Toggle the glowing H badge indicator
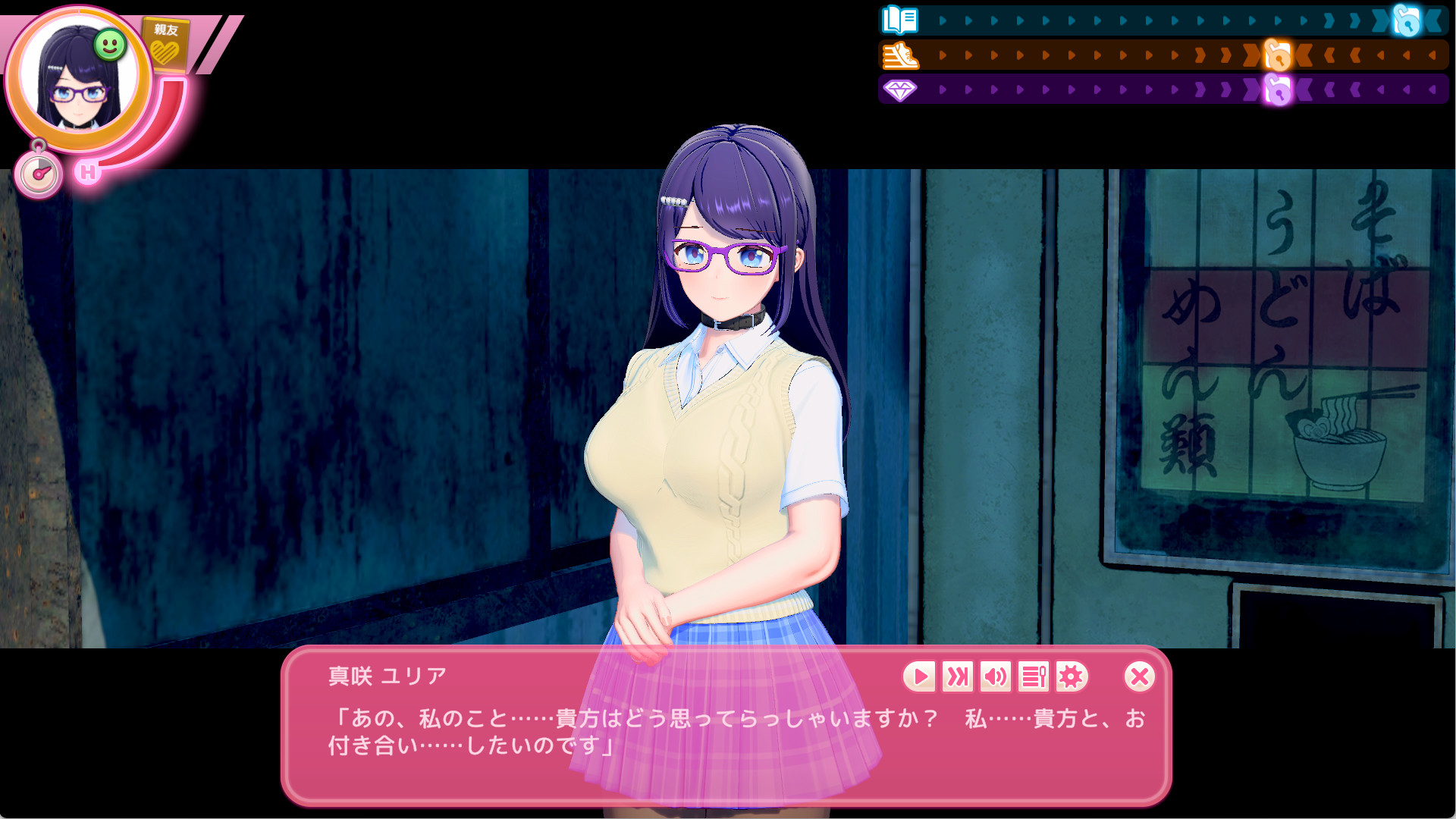This screenshot has width=1456, height=819. pyautogui.click(x=87, y=173)
